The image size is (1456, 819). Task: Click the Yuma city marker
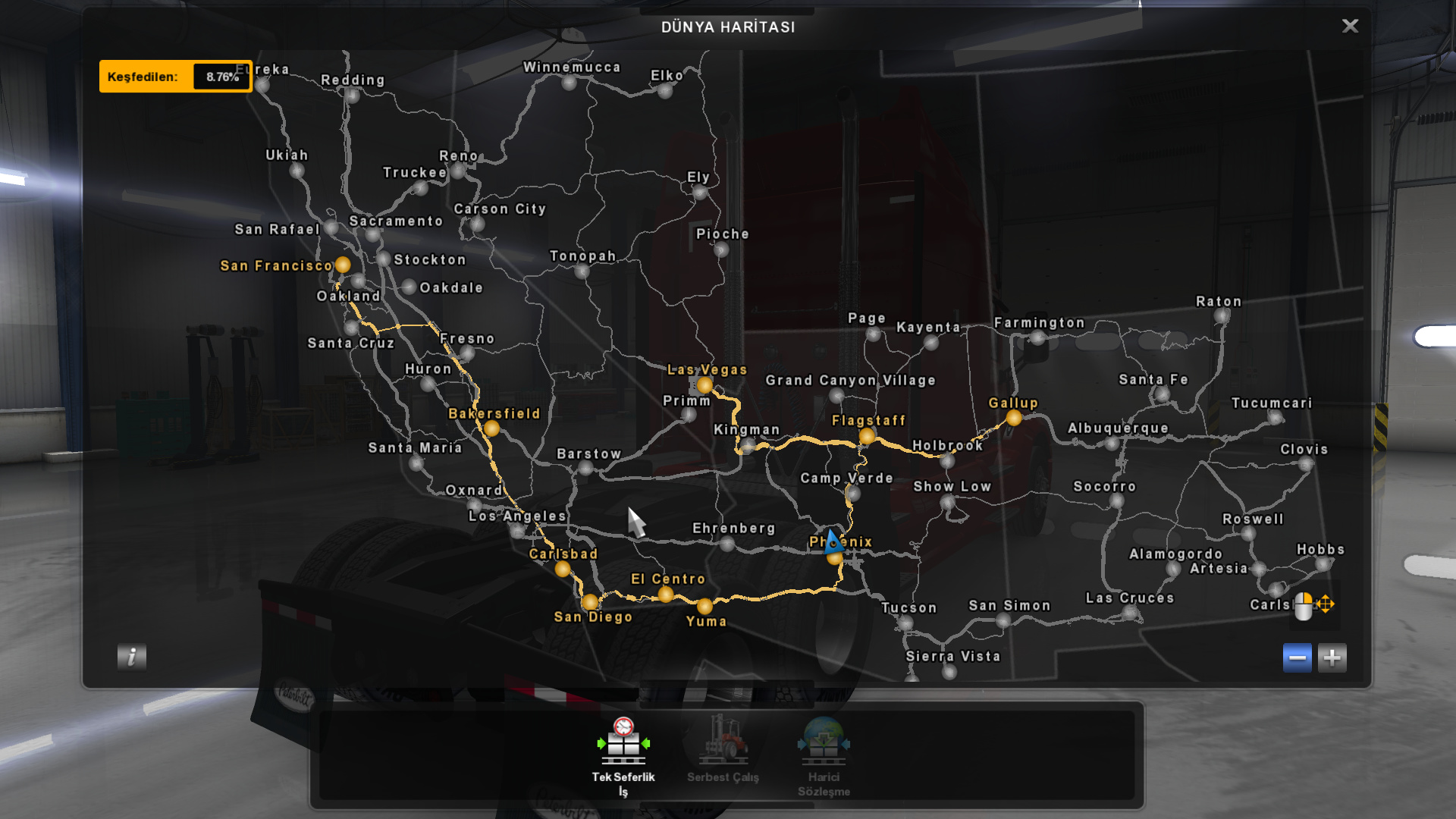click(704, 606)
